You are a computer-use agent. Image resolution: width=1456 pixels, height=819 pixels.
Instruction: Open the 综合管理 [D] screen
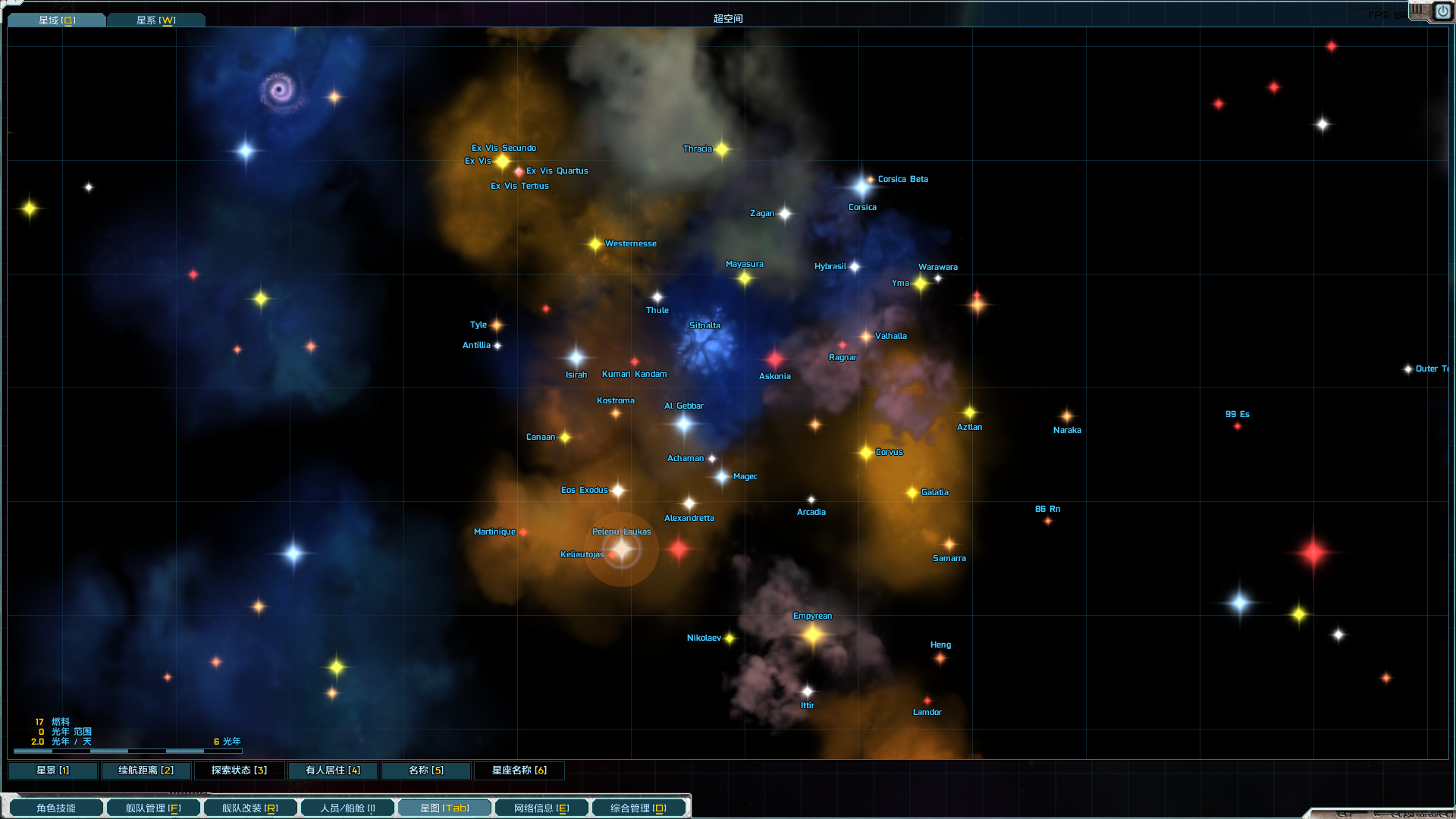(x=638, y=807)
